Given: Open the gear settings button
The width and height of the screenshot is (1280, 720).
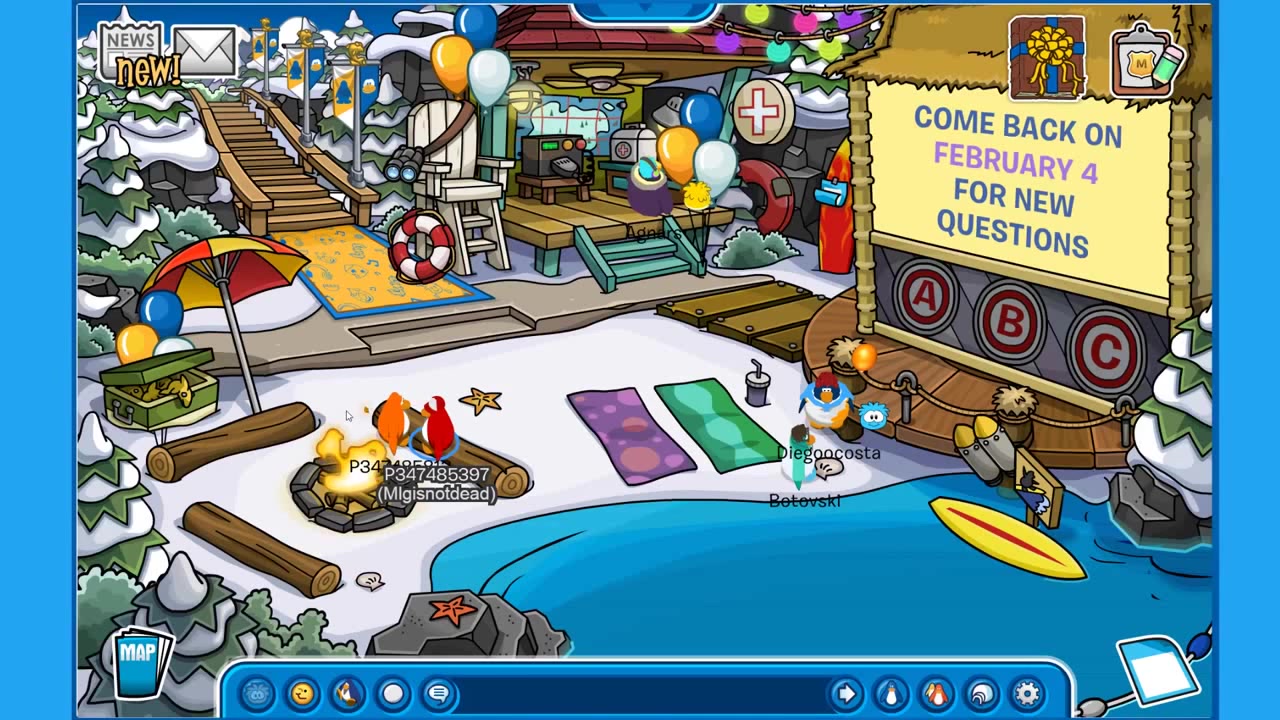Looking at the screenshot, I should (x=1027, y=693).
